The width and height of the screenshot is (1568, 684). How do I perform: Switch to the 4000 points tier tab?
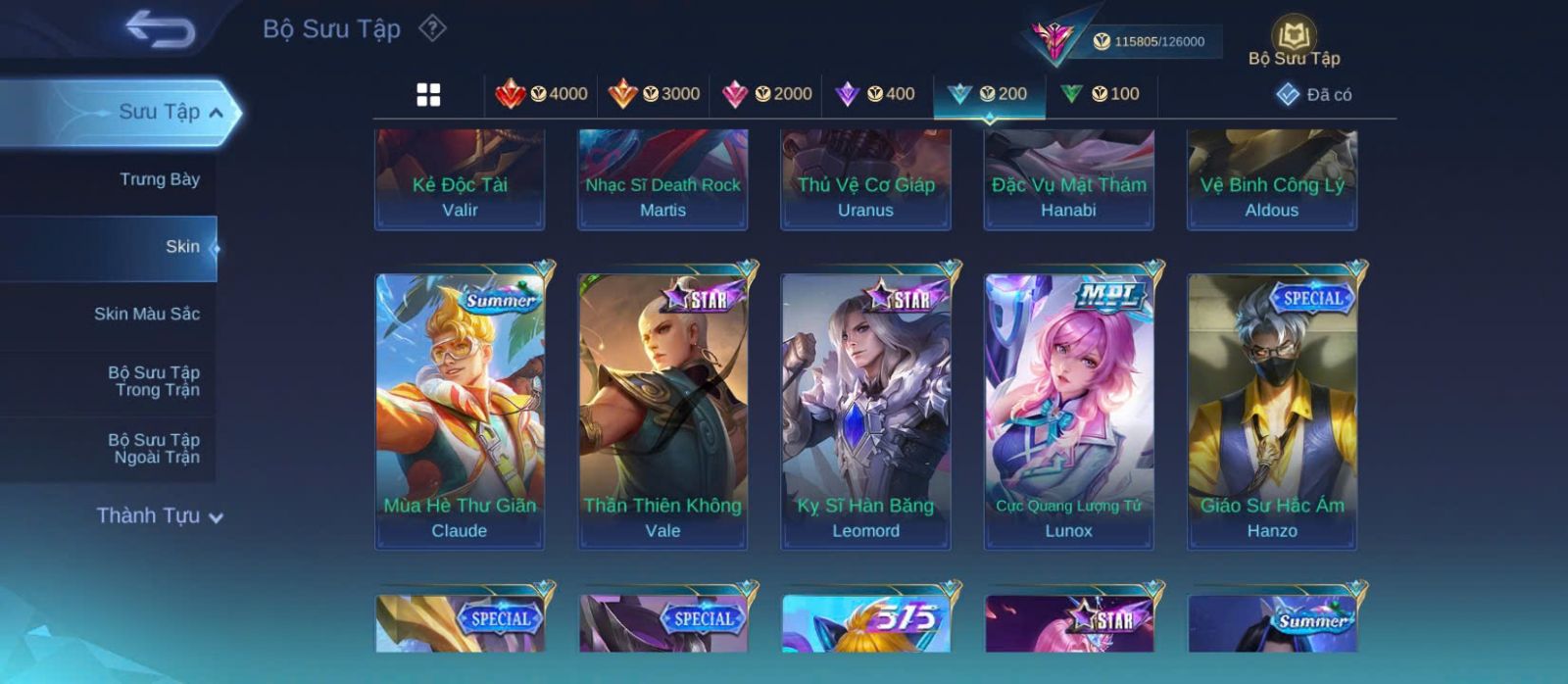(542, 94)
